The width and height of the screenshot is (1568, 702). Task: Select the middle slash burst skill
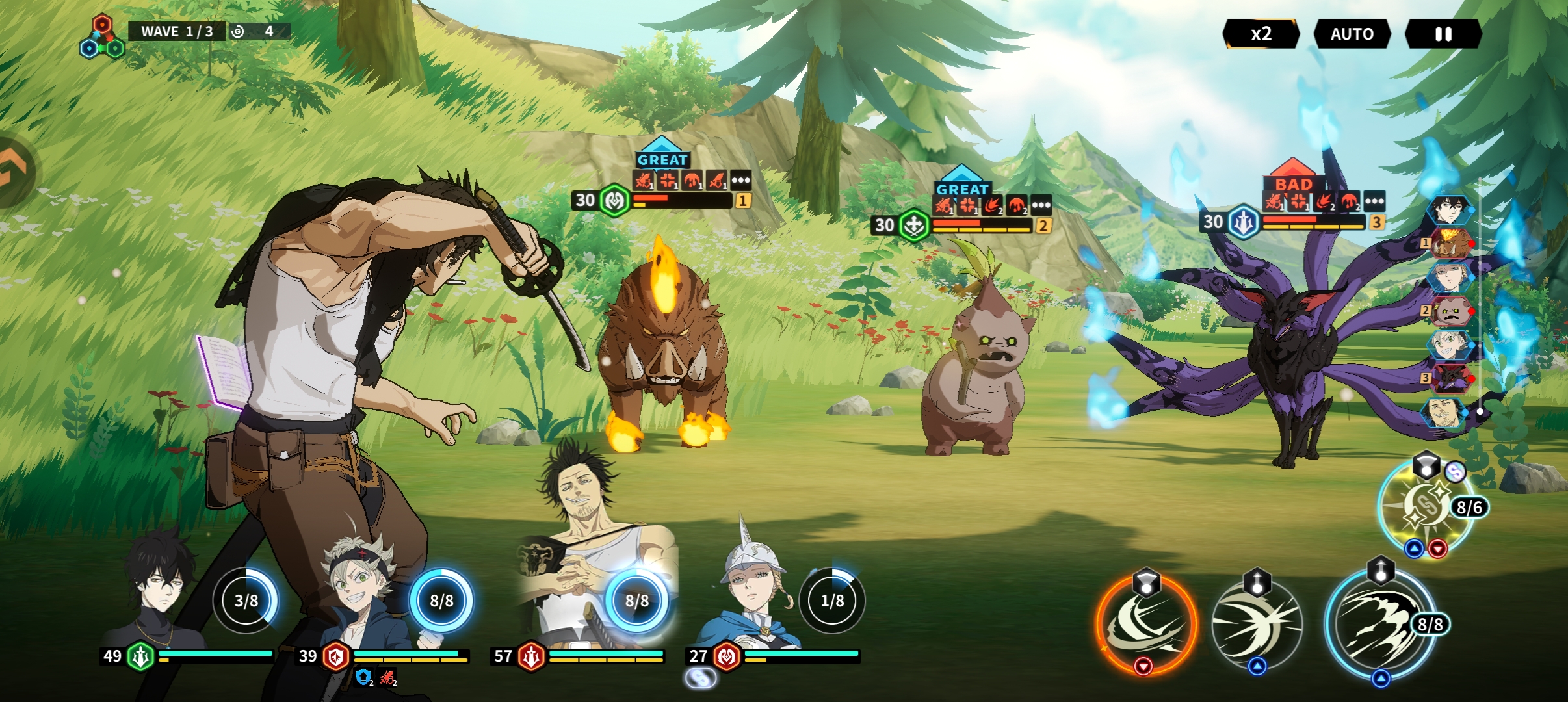(1257, 625)
